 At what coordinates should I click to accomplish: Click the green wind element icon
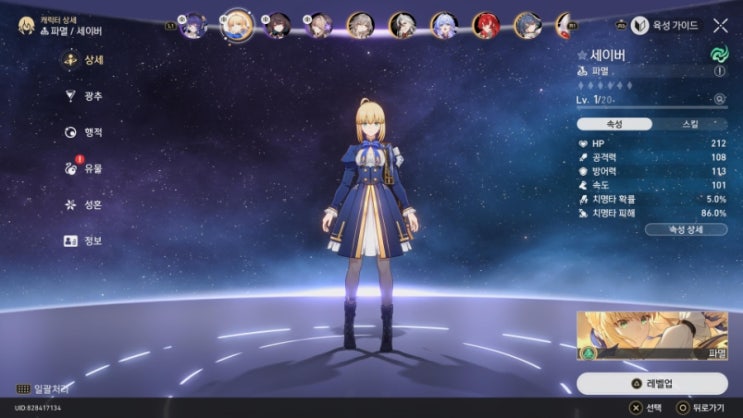coord(719,53)
